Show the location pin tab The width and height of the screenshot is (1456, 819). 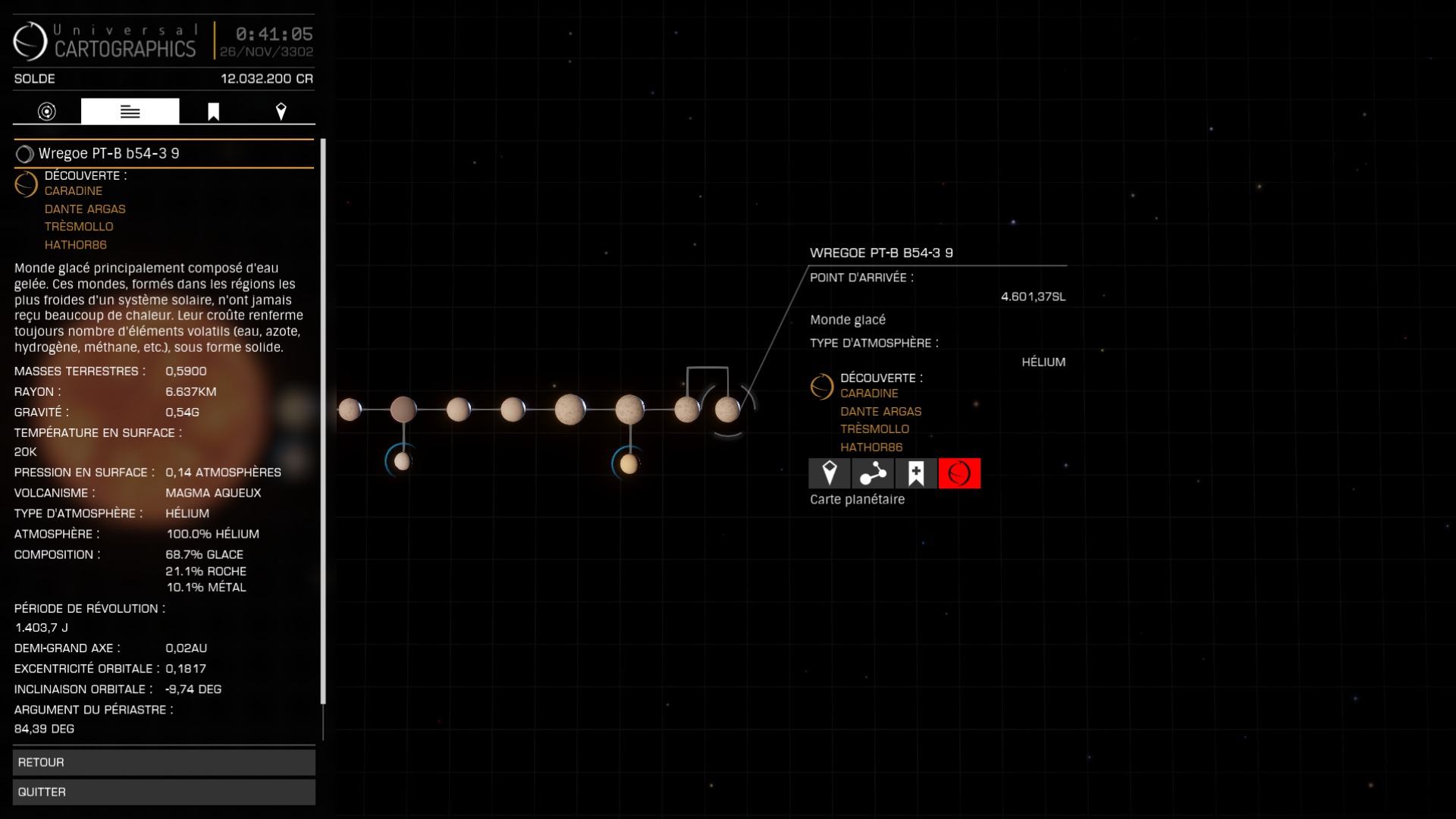pyautogui.click(x=281, y=111)
